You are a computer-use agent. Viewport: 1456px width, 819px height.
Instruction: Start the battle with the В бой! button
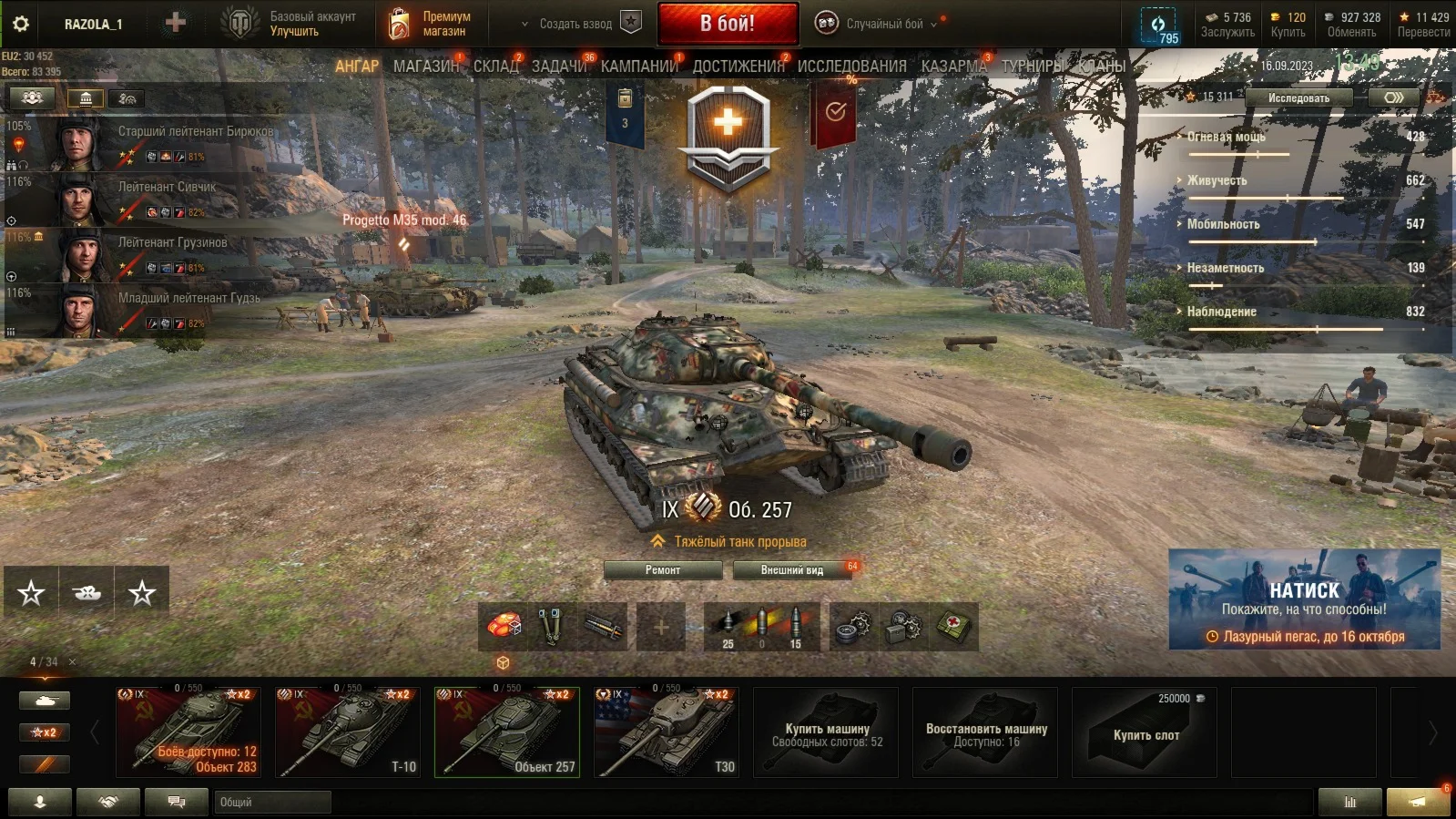[x=728, y=24]
